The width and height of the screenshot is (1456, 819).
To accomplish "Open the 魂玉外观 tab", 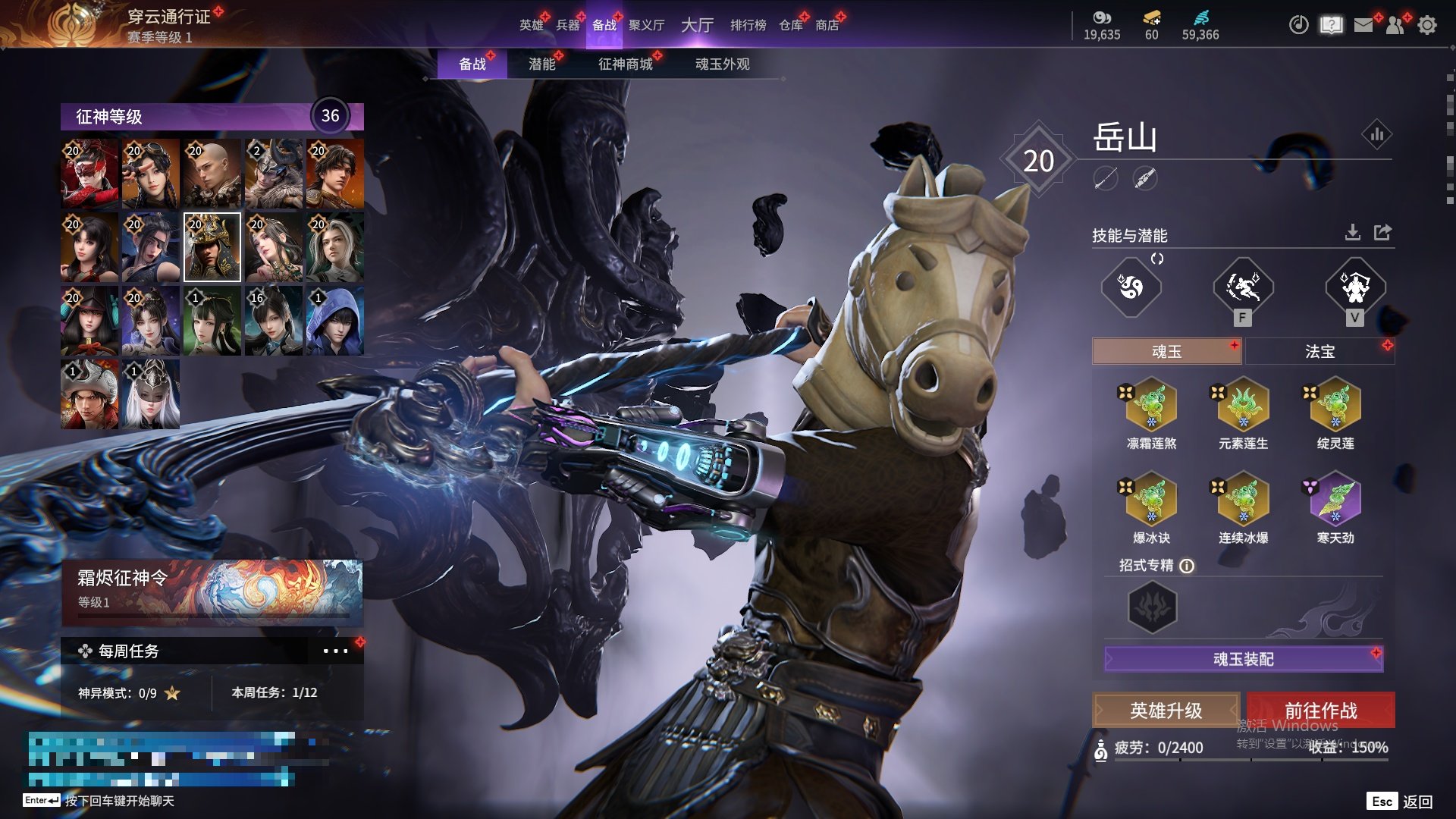I will click(722, 64).
